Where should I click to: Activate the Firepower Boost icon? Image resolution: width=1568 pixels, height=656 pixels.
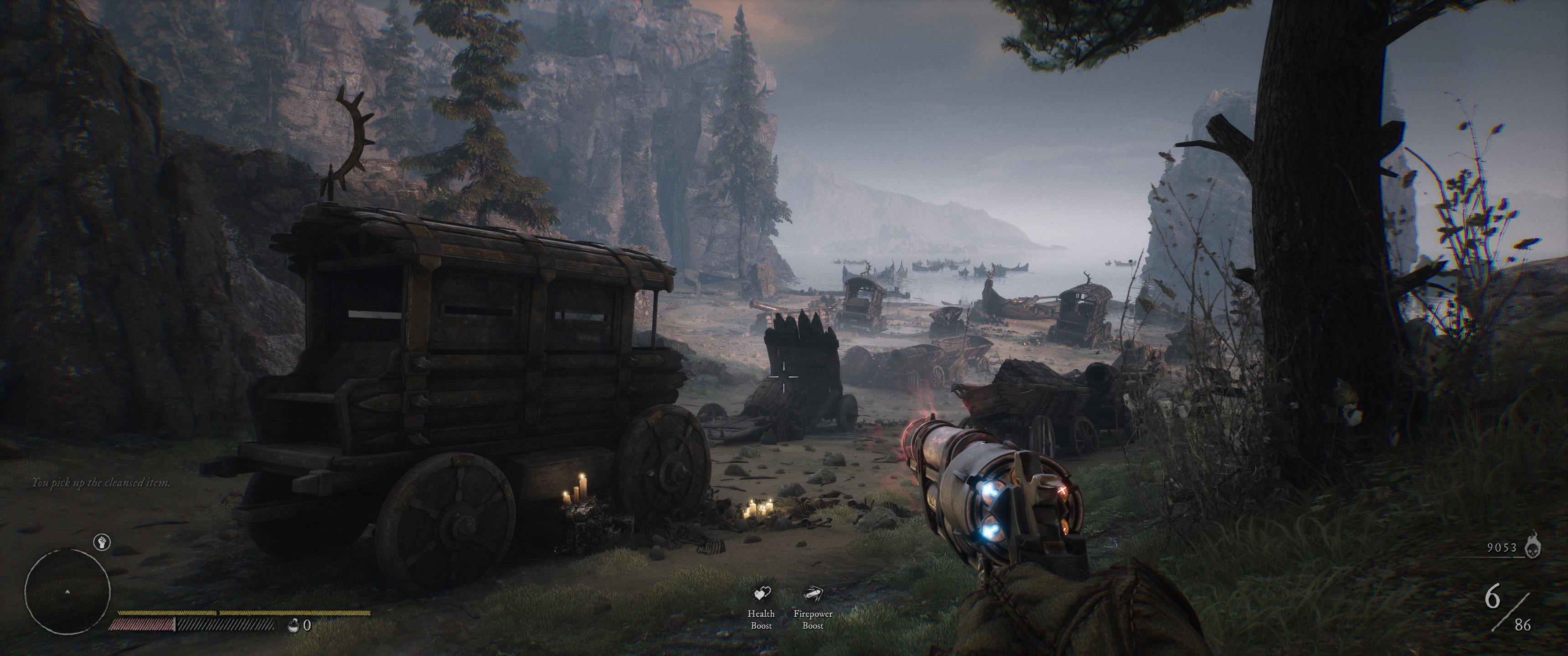(813, 593)
